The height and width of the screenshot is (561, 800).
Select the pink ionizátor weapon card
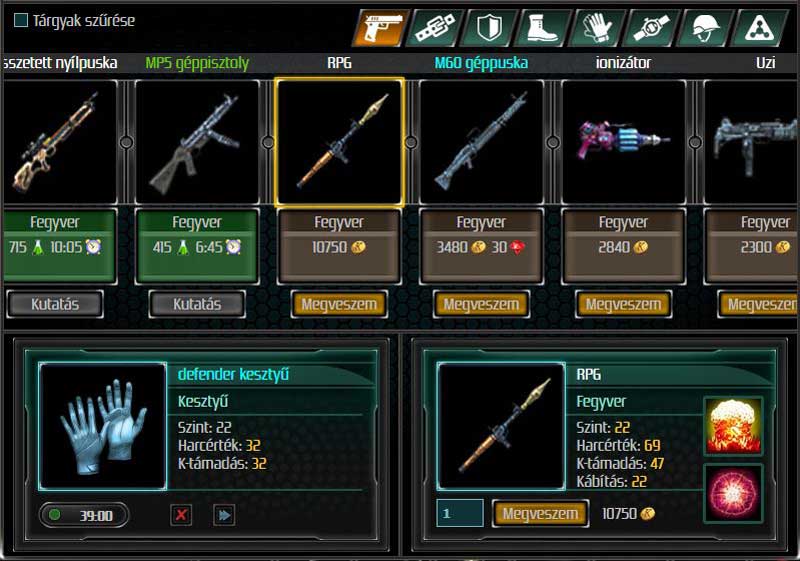pos(623,142)
